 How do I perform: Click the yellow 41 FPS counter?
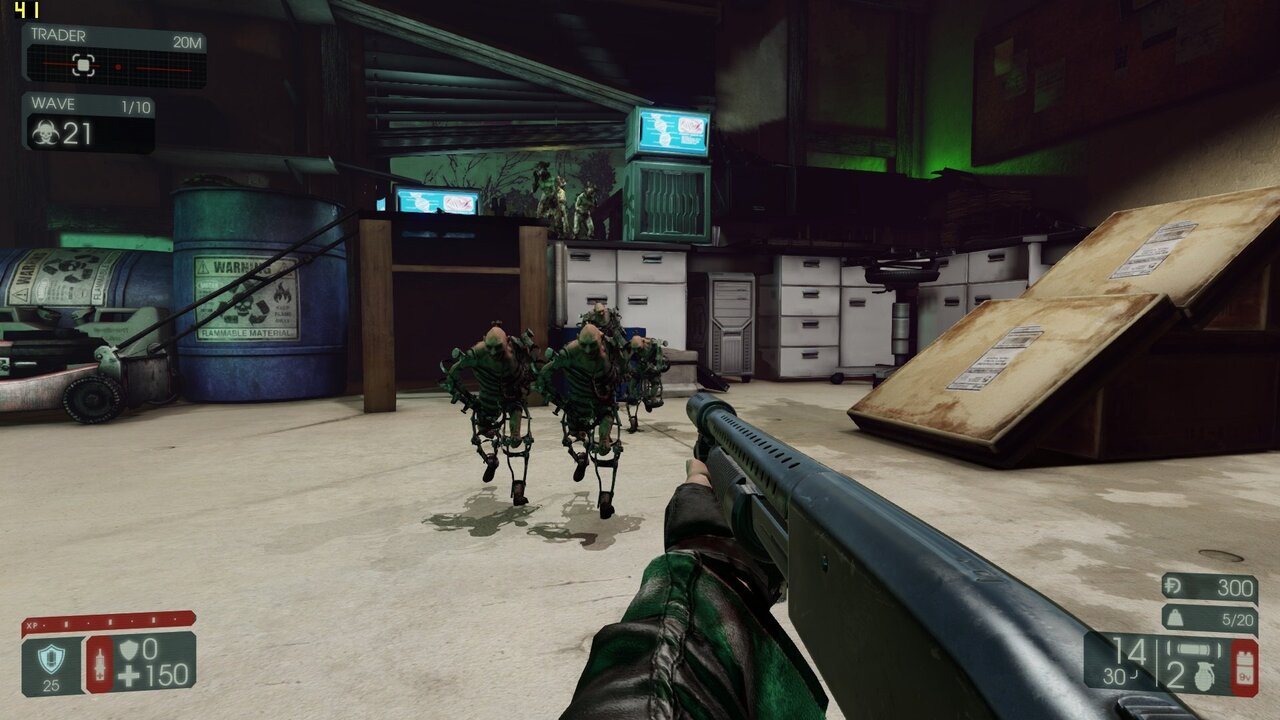coord(26,9)
